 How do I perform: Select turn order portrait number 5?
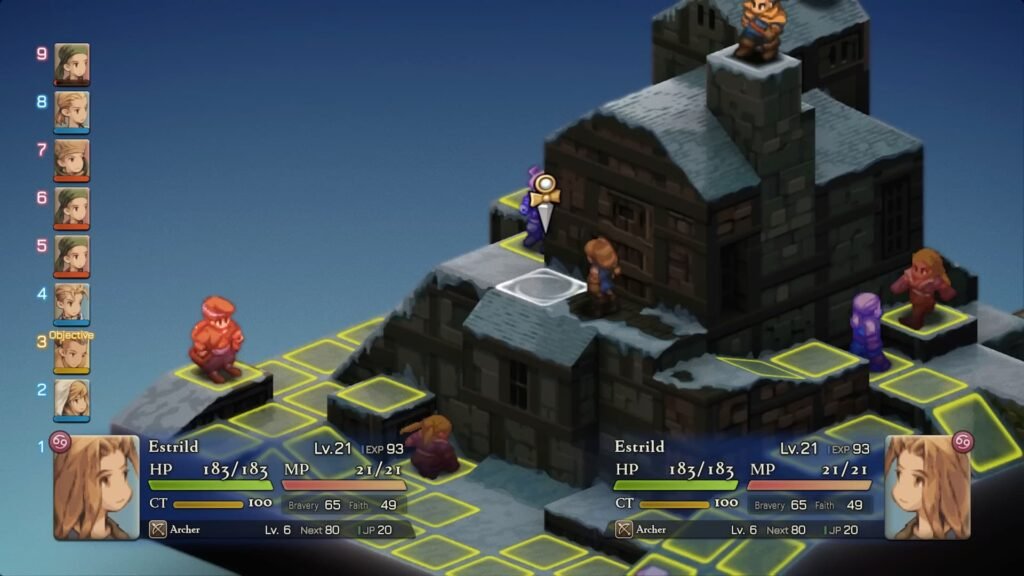pyautogui.click(x=72, y=256)
